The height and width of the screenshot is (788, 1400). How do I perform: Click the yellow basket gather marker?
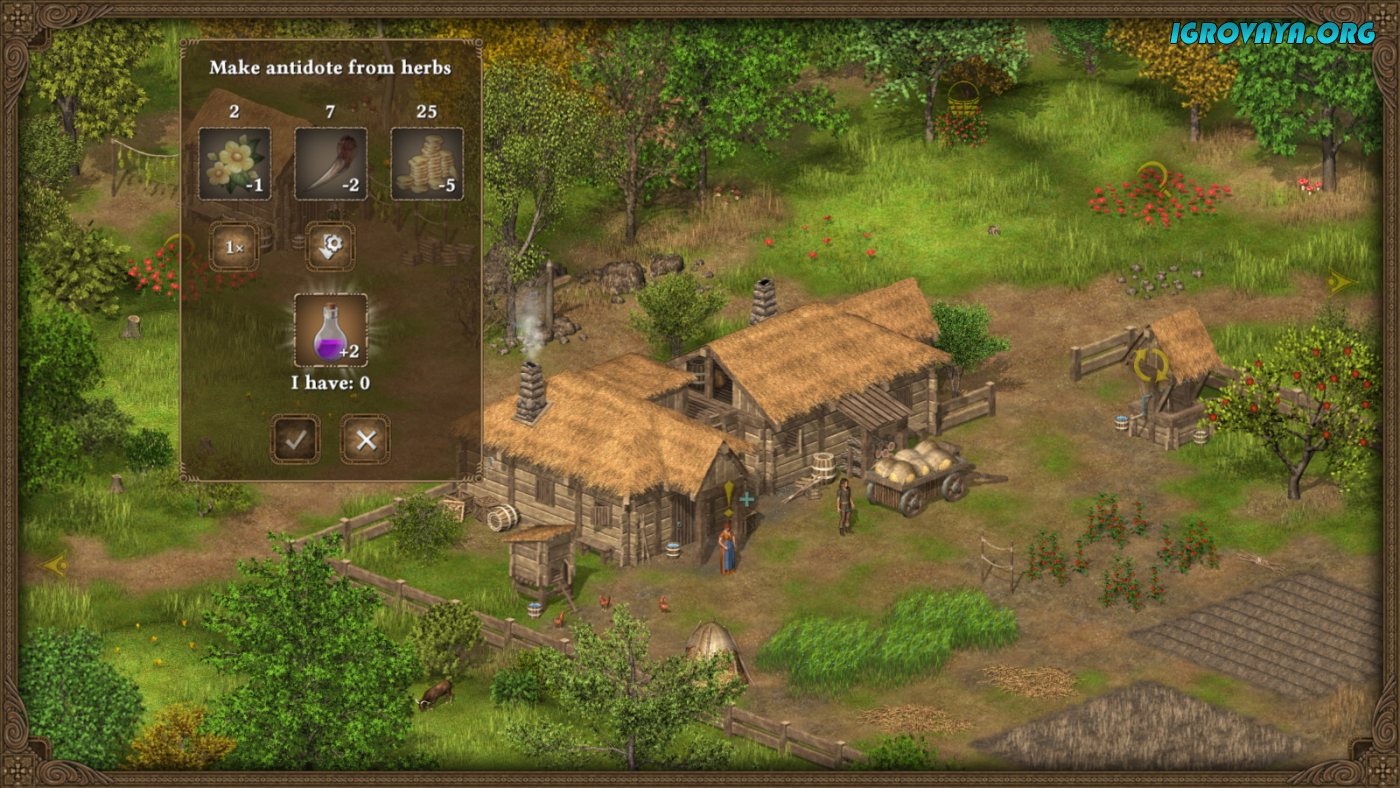(x=963, y=99)
